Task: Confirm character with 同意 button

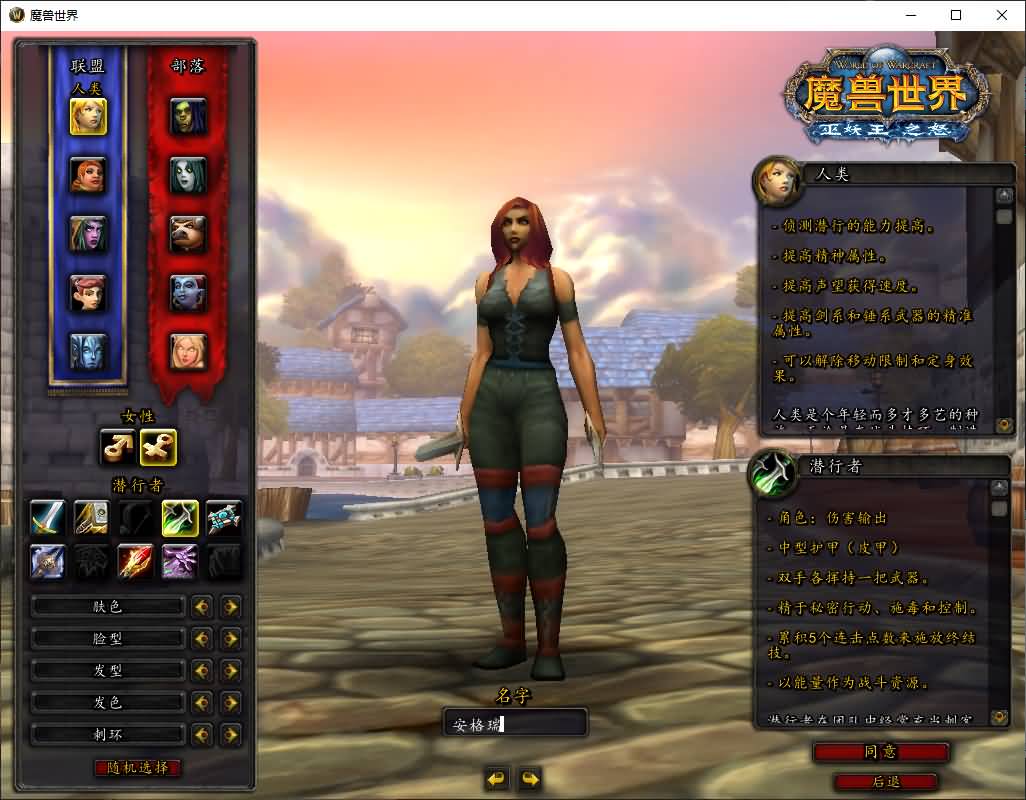Action: pos(880,752)
